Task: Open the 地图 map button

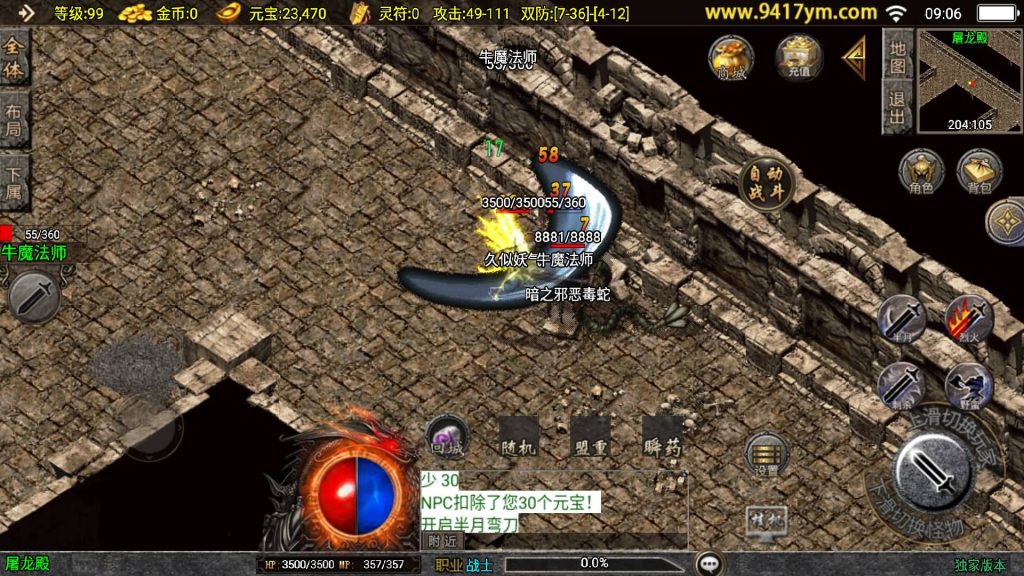Action: (x=898, y=56)
